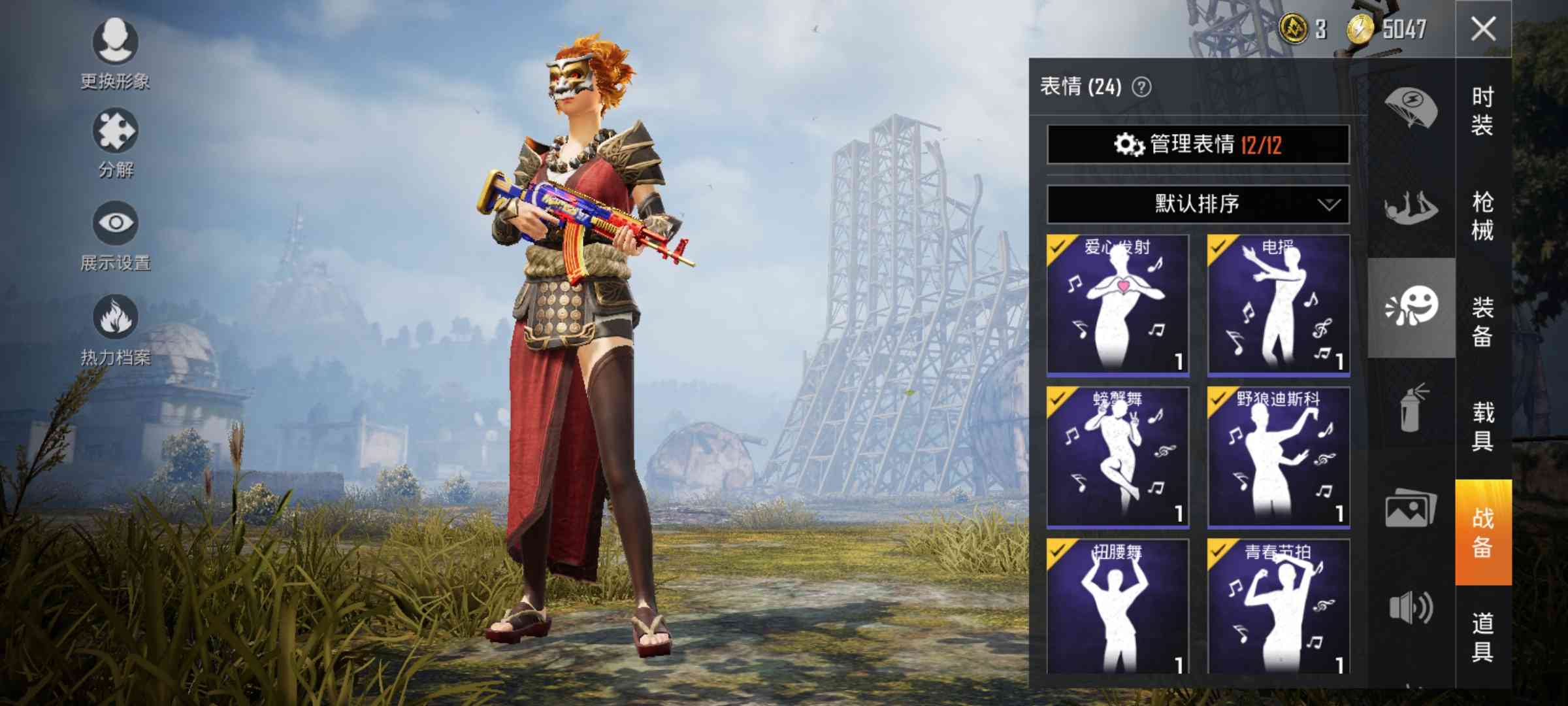
Task: Pick the 螃蟹舞 crab dance emote
Action: coord(1118,456)
